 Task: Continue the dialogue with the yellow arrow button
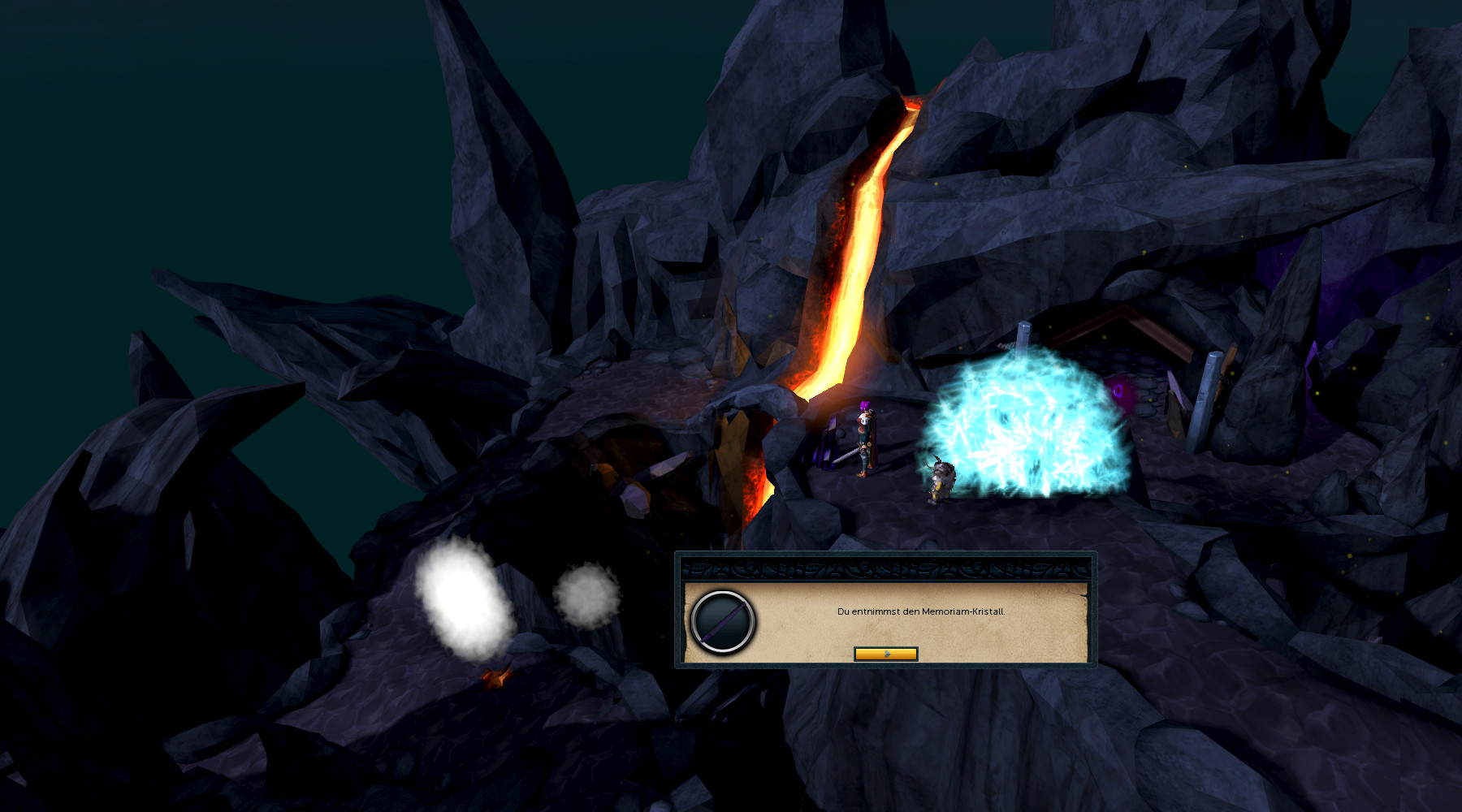885,654
